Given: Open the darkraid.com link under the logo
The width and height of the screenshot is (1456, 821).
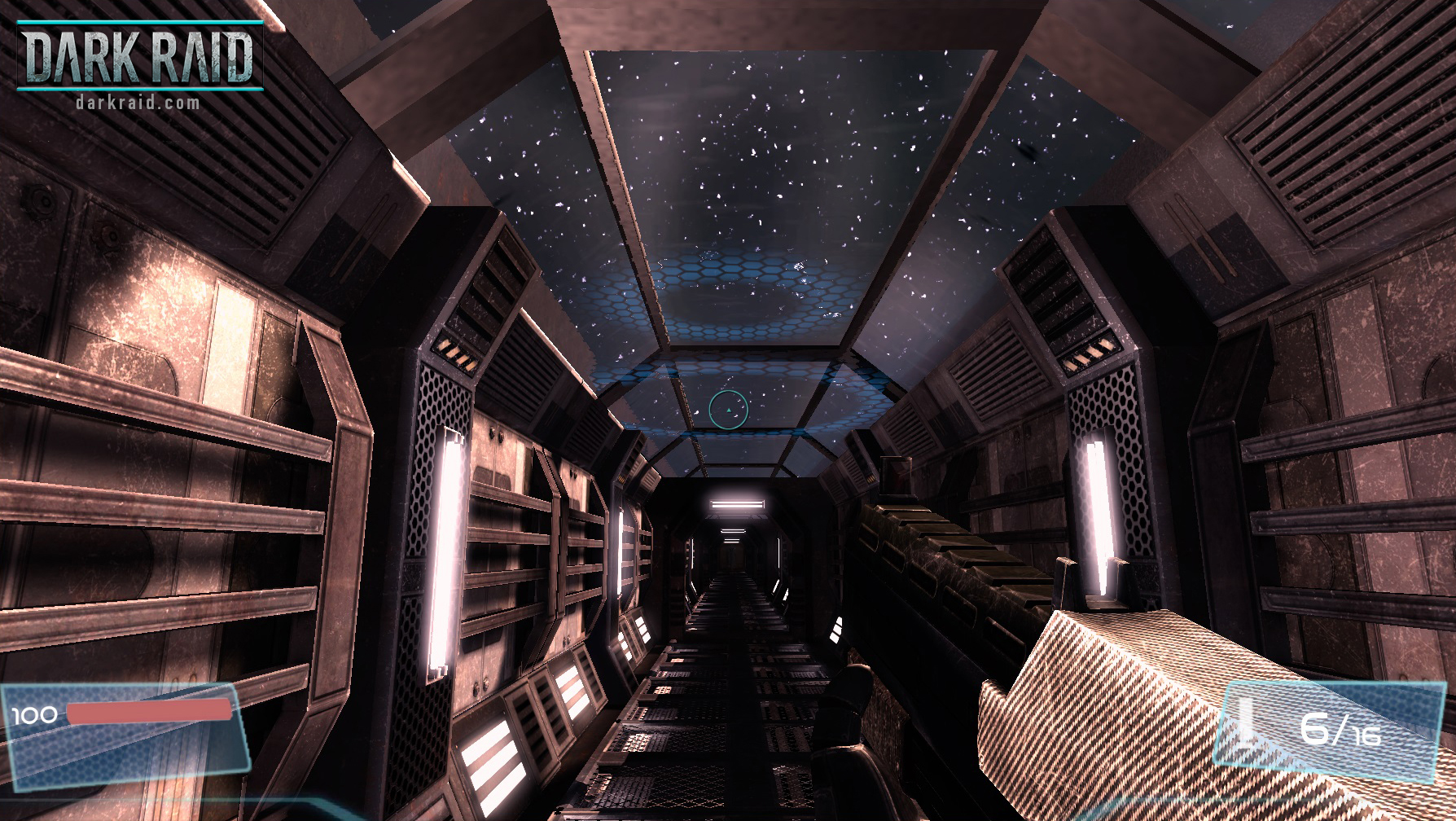Looking at the screenshot, I should tap(137, 103).
